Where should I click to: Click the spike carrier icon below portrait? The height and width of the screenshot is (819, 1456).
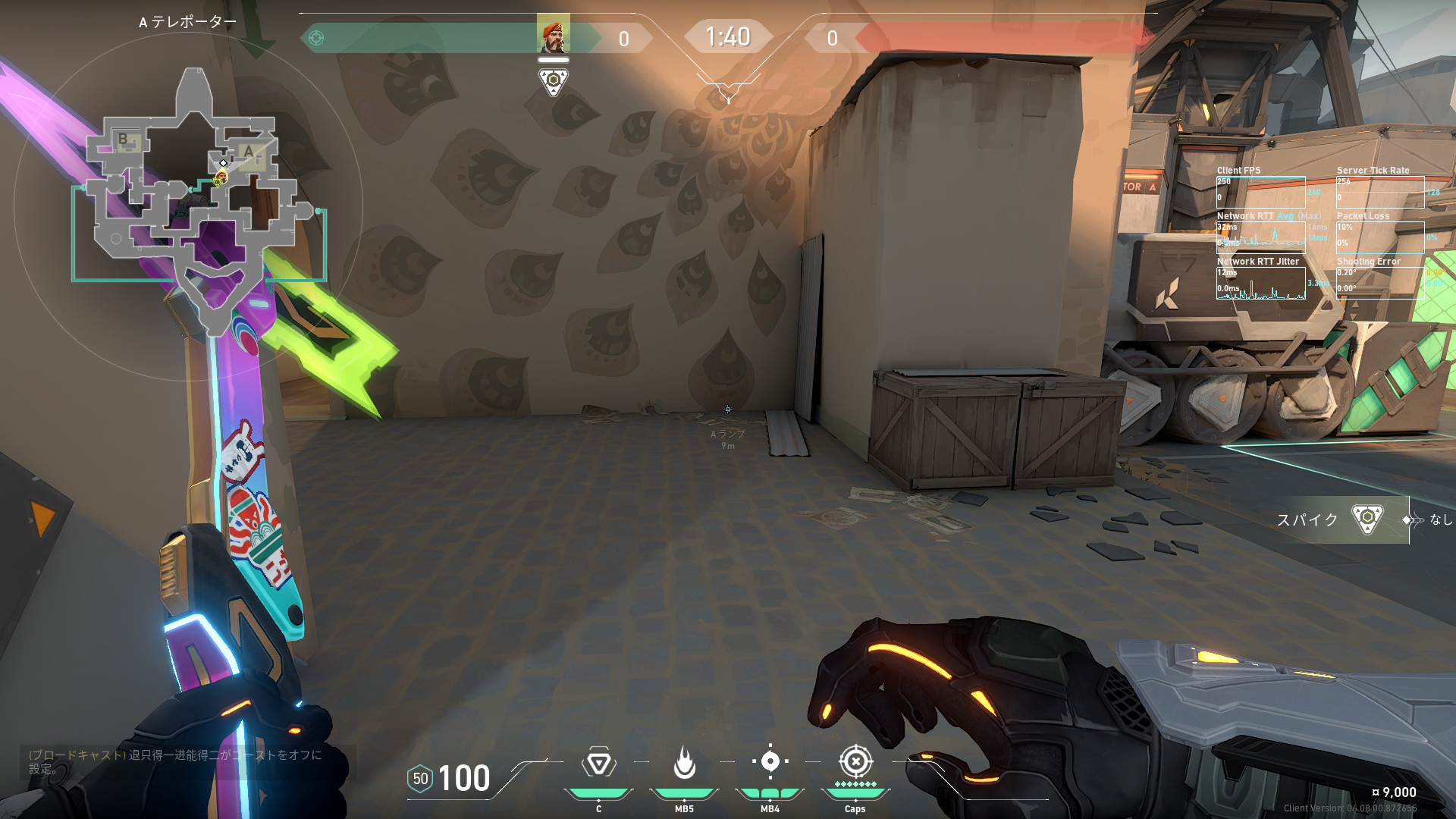click(x=553, y=81)
